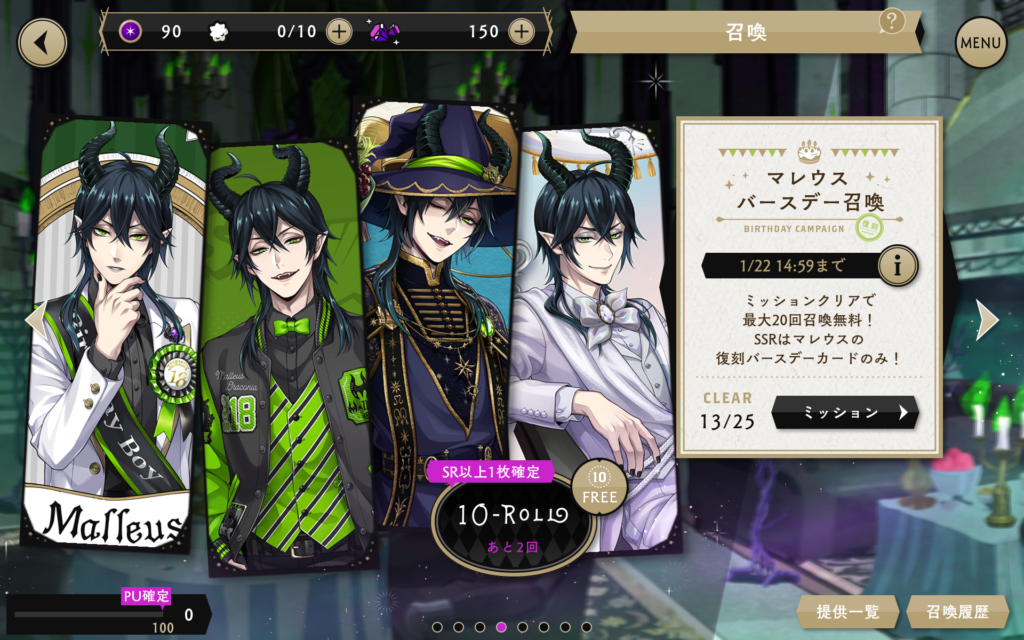This screenshot has width=1024, height=640.
Task: Switch to the previous summon banner
Action: click(x=32, y=319)
